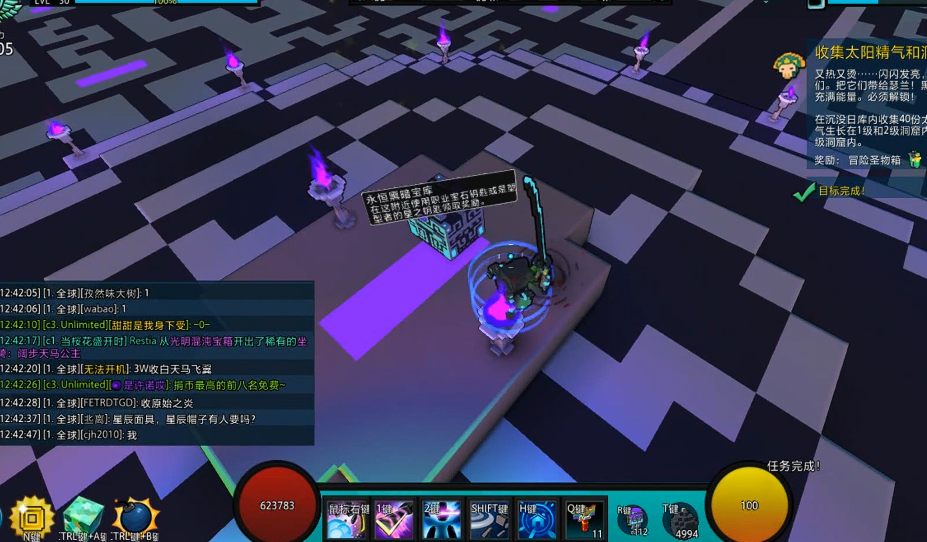Select the T key bomb icon showing 4994
This screenshot has width=927, height=542.
click(681, 519)
